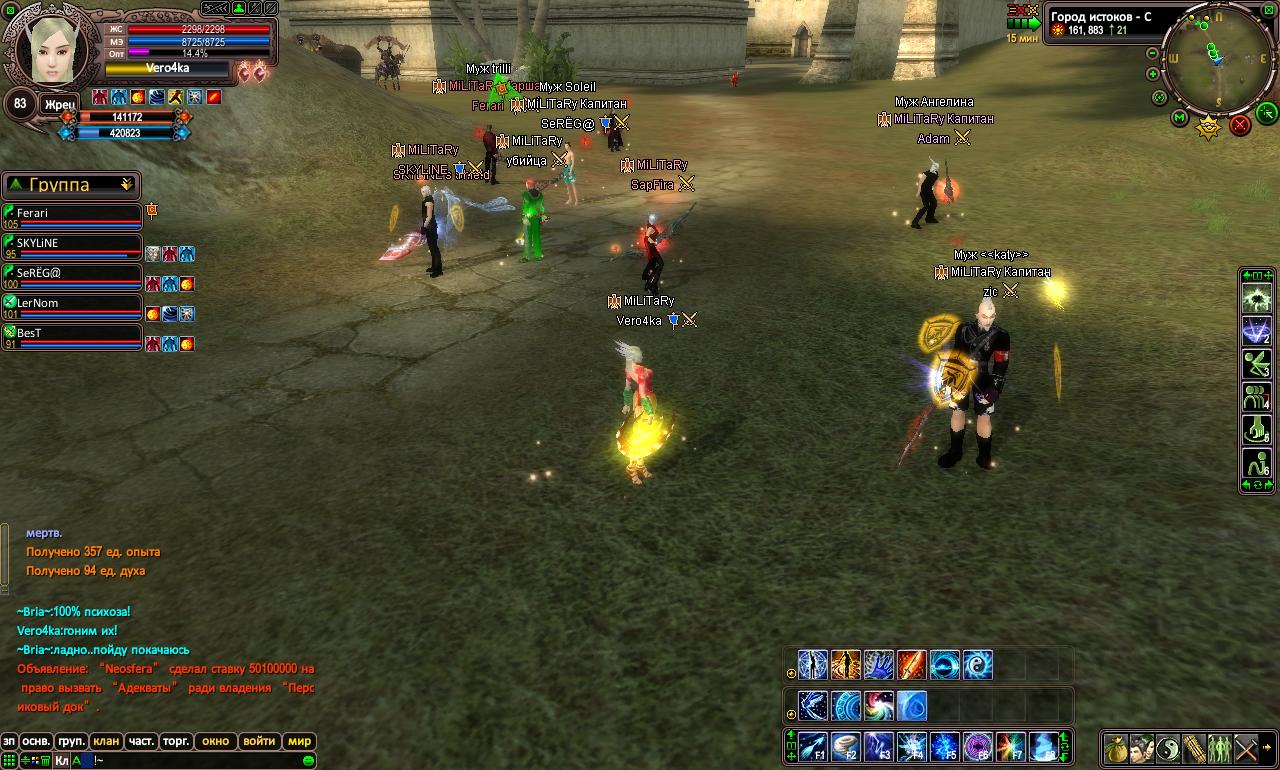Switch to the мир chat tab

click(299, 742)
